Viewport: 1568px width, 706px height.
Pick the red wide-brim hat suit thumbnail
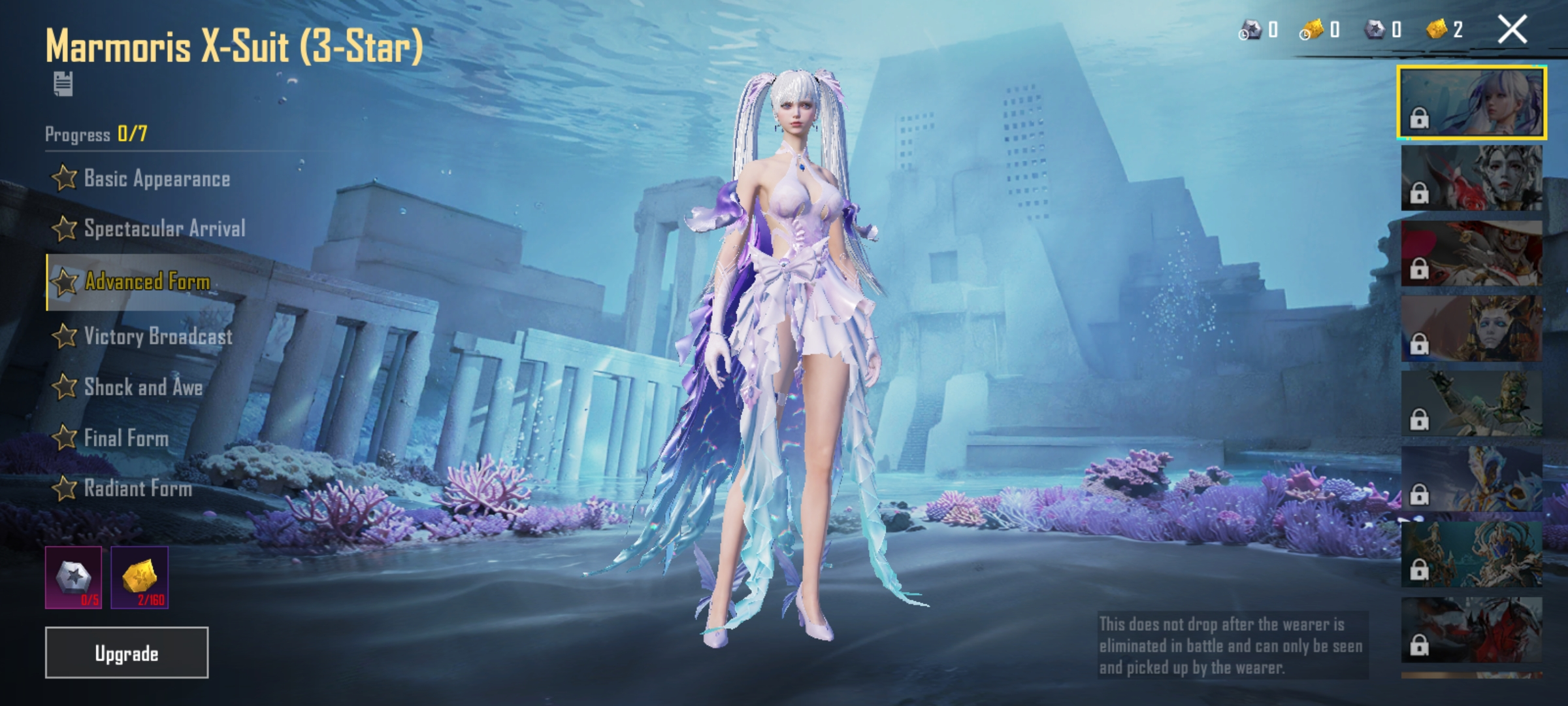[1471, 253]
